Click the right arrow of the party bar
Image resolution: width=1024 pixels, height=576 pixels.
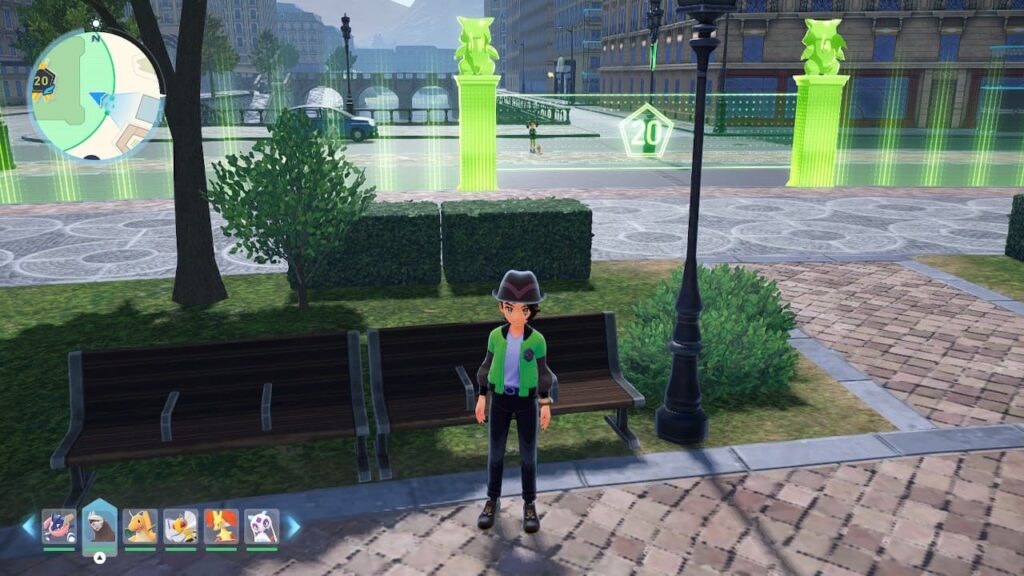pos(293,526)
